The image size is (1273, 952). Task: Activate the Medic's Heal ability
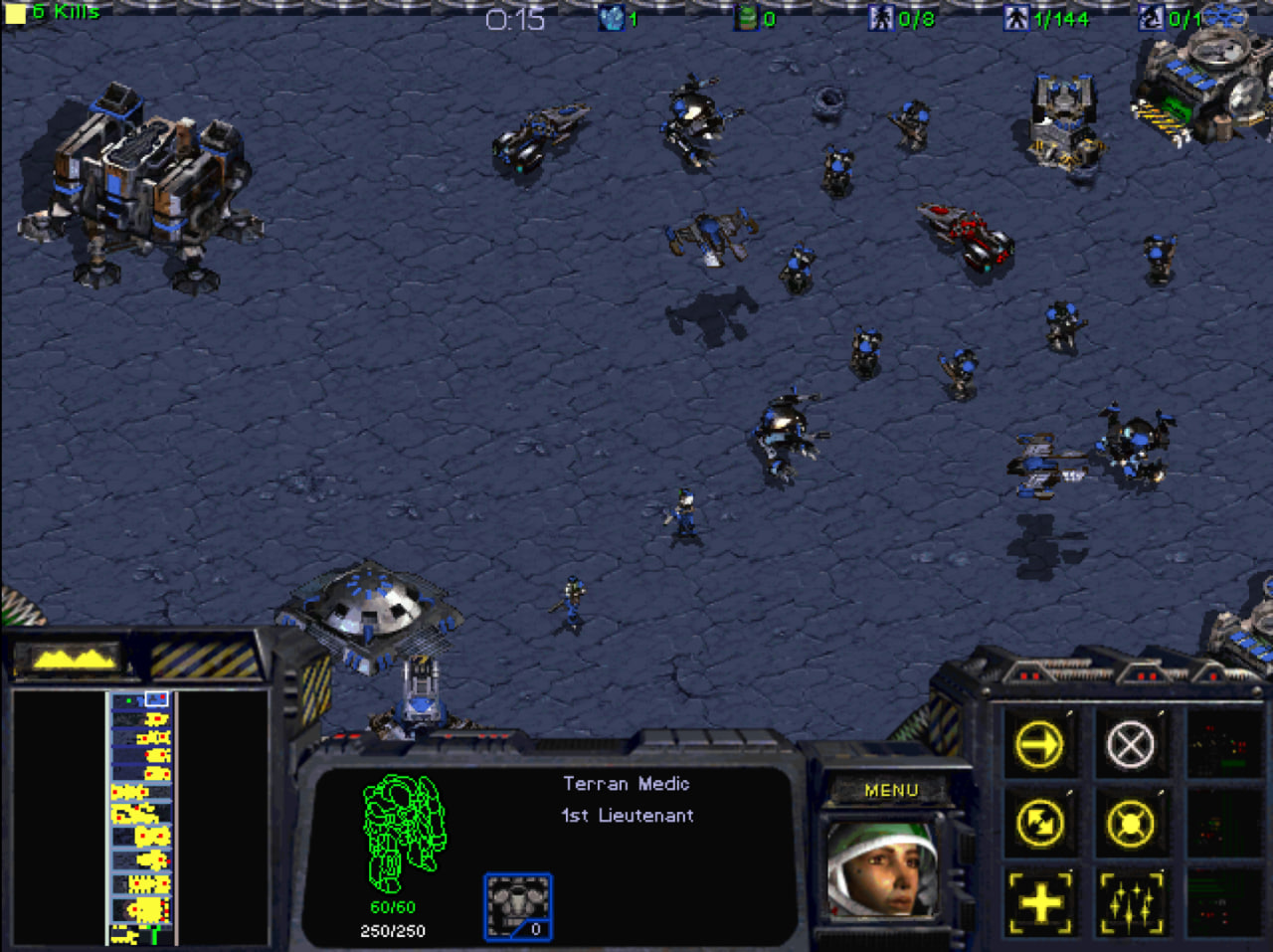tap(1040, 903)
